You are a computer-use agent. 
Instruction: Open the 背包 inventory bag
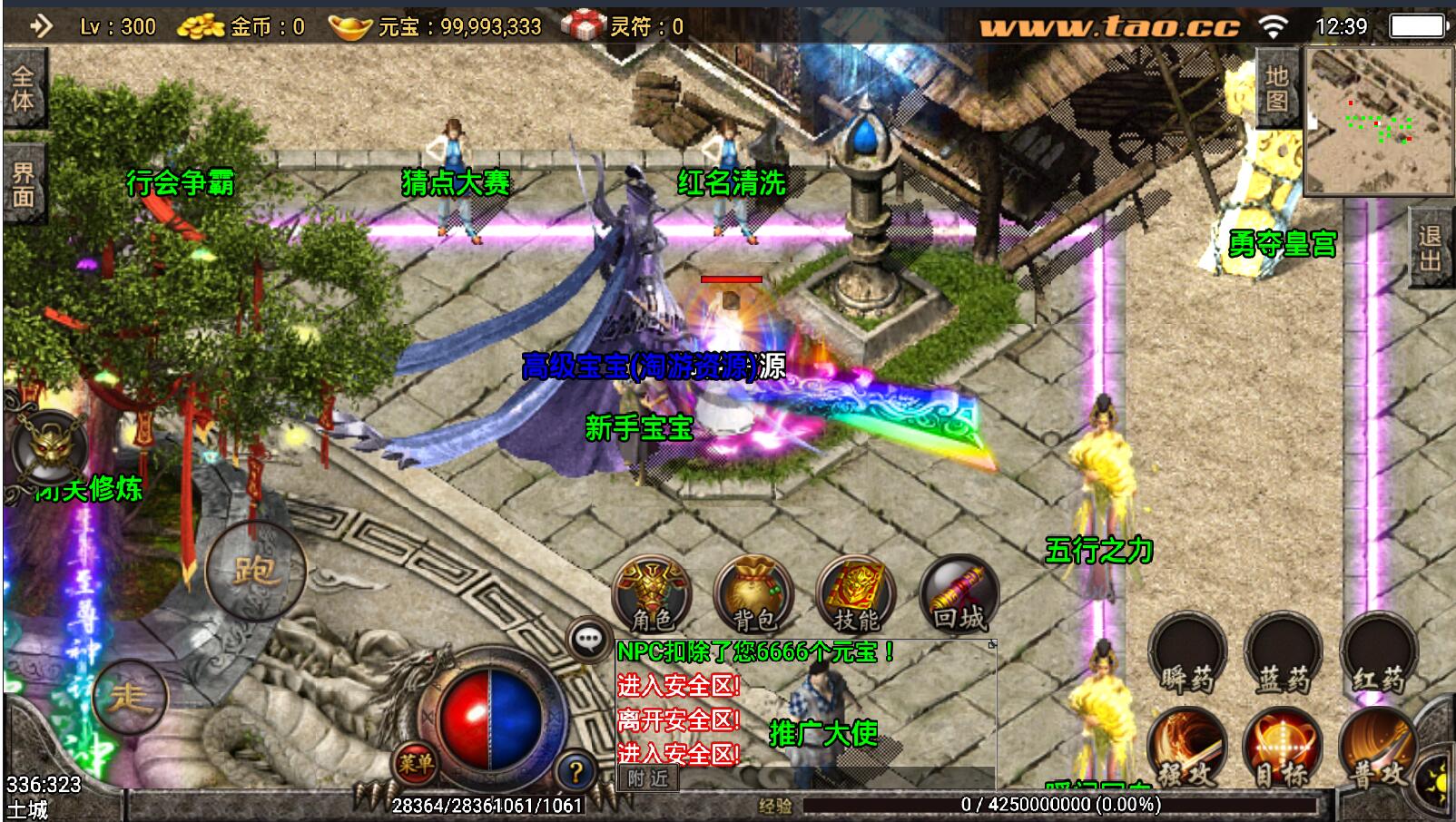pyautogui.click(x=753, y=594)
